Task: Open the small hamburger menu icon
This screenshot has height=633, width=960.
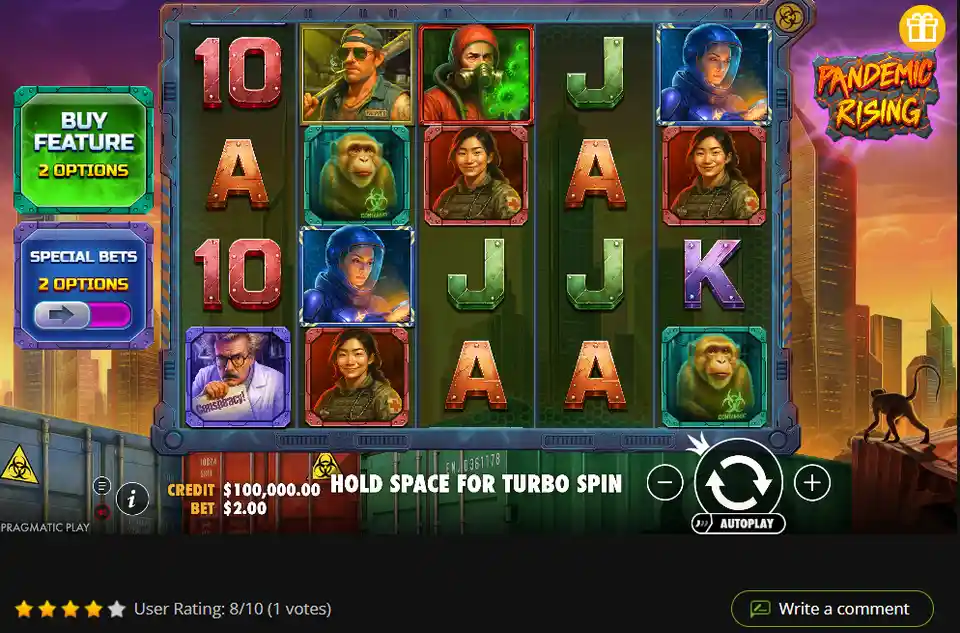Action: pos(102,486)
